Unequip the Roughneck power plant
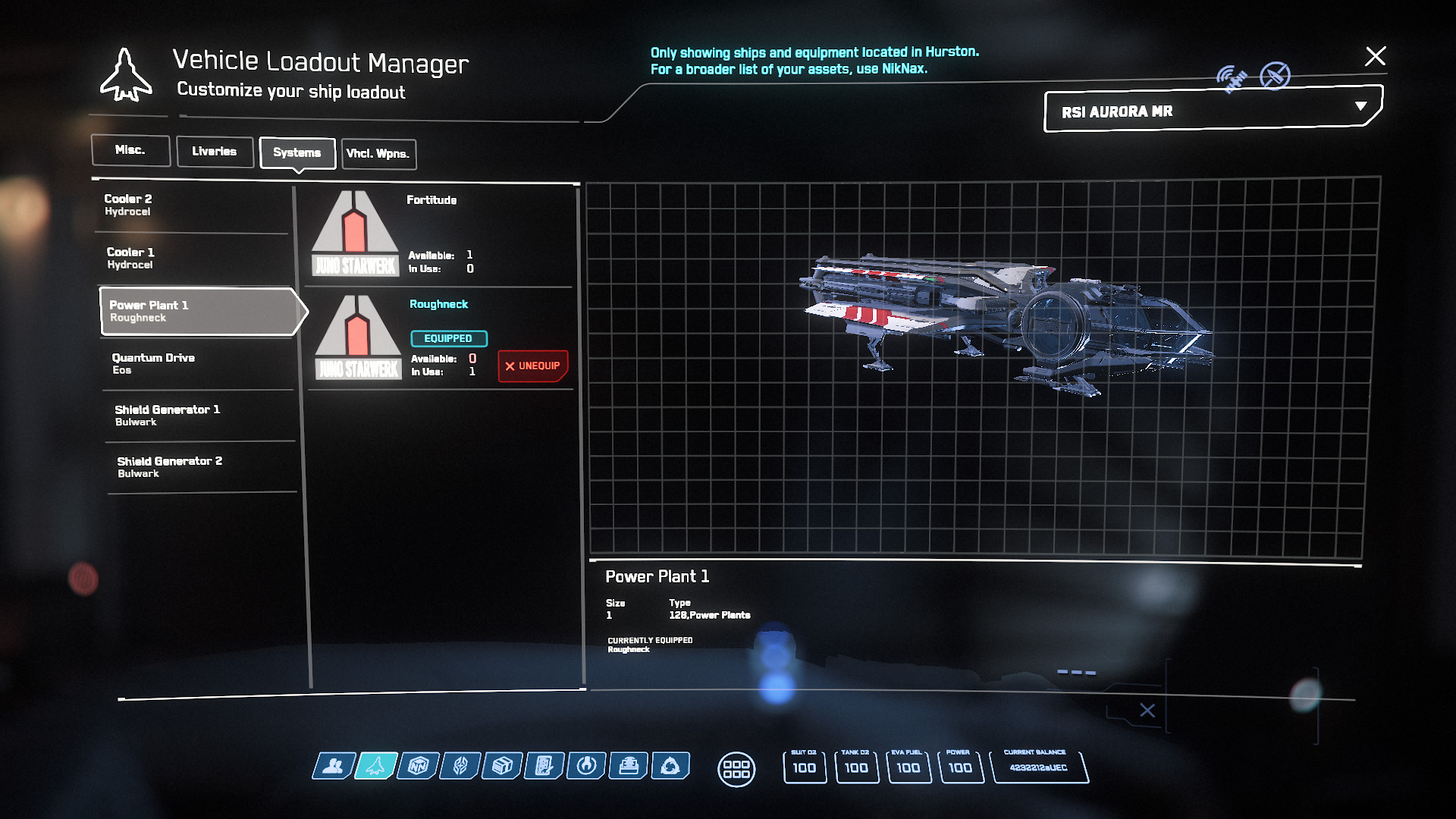The width and height of the screenshot is (1456, 819). tap(532, 365)
